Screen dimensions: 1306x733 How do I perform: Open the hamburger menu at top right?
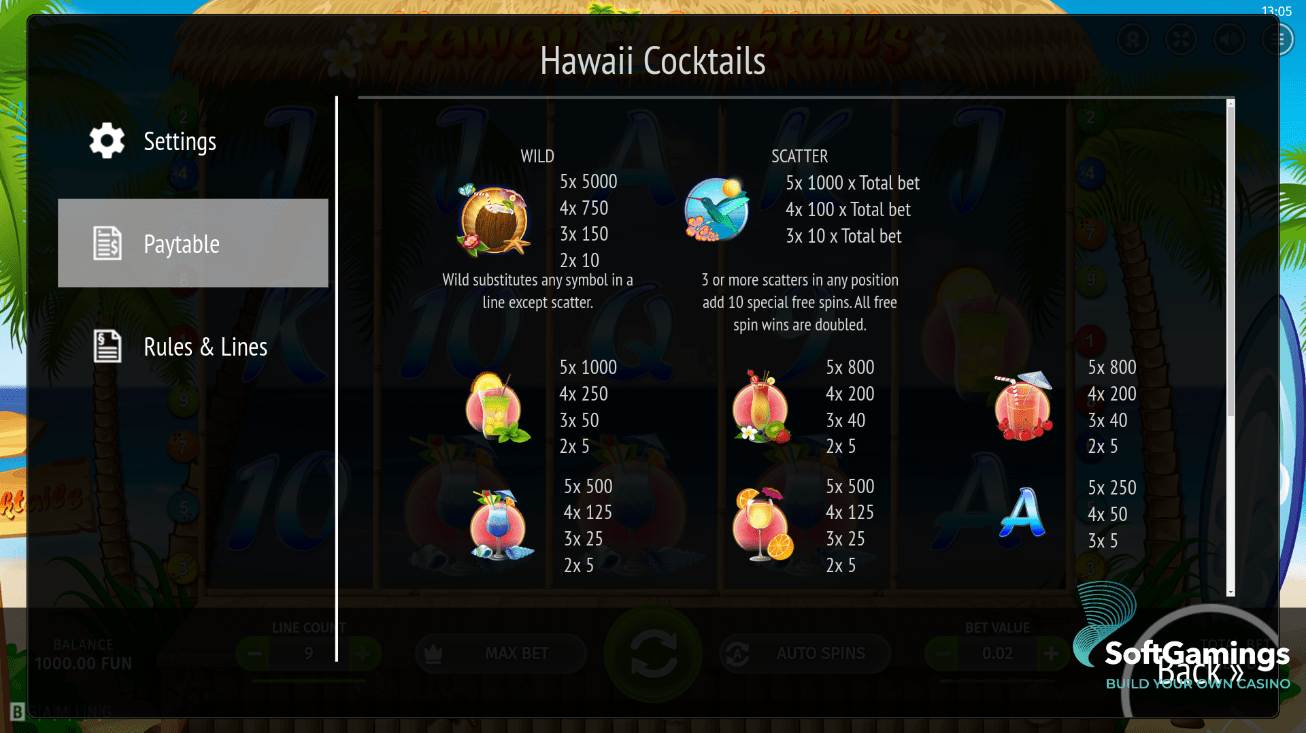click(1277, 39)
